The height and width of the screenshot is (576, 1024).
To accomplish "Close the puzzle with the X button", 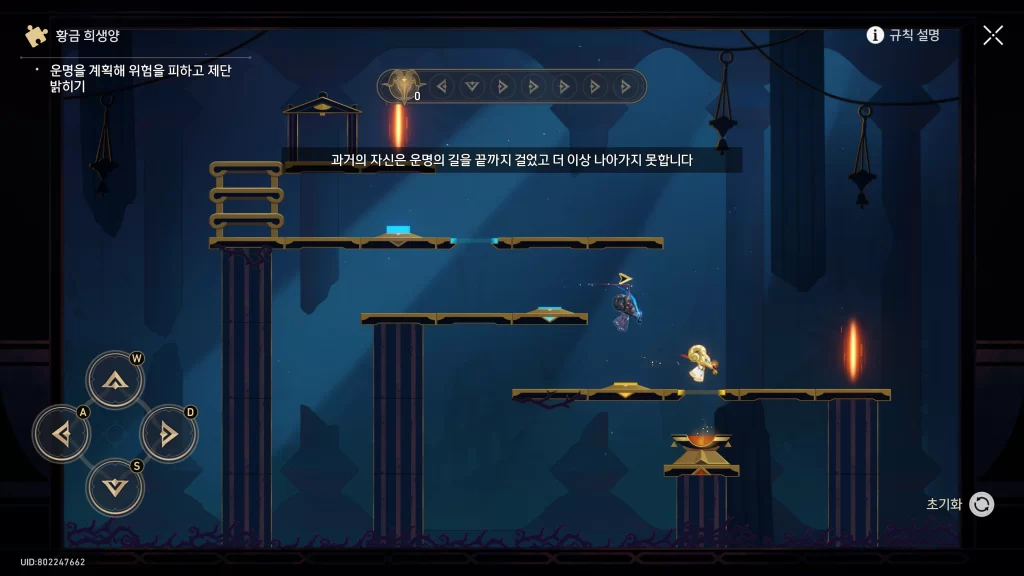I will [x=993, y=35].
